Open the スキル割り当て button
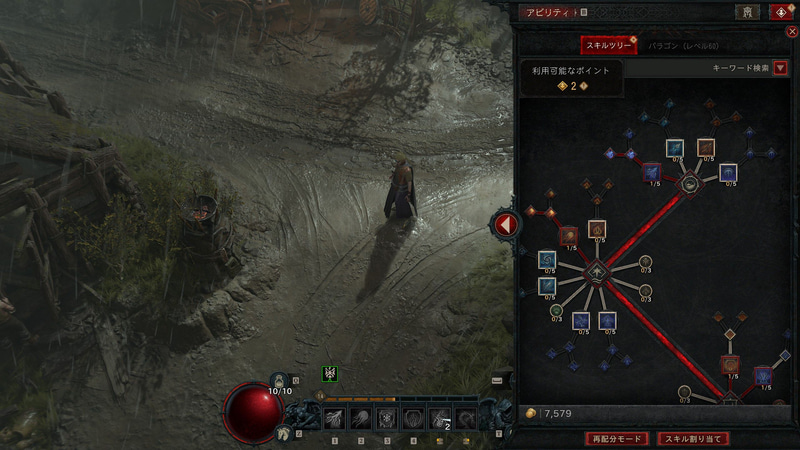 click(693, 438)
